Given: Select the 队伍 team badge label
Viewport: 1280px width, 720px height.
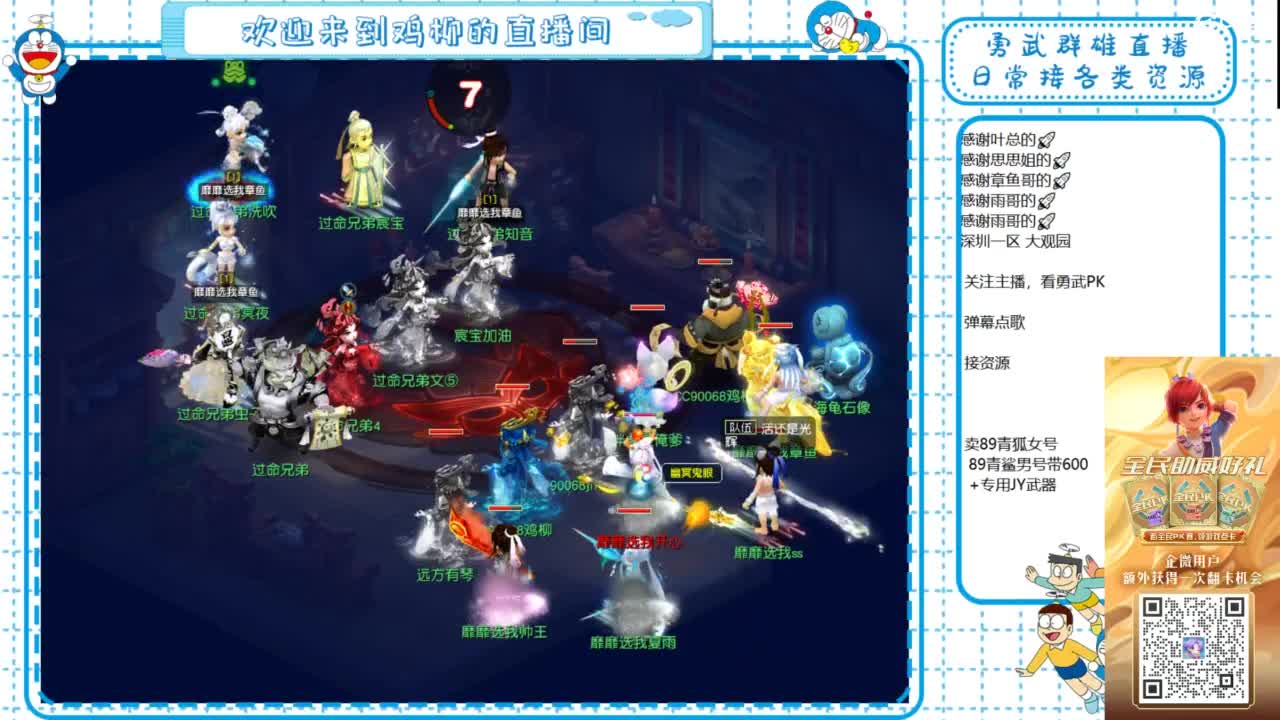Looking at the screenshot, I should click(x=741, y=427).
